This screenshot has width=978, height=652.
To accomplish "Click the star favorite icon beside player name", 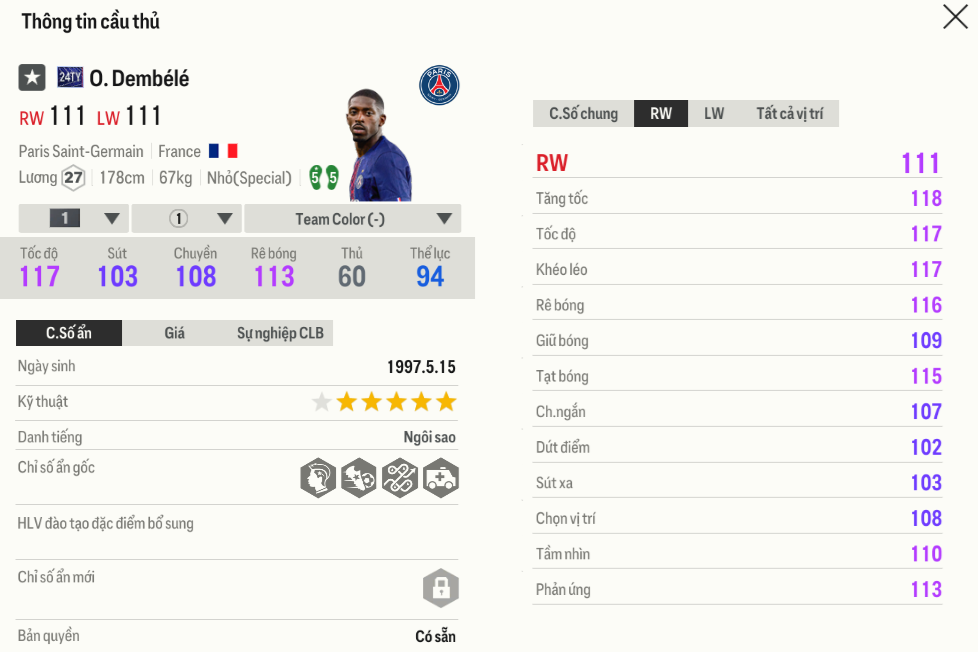I will (x=32, y=77).
